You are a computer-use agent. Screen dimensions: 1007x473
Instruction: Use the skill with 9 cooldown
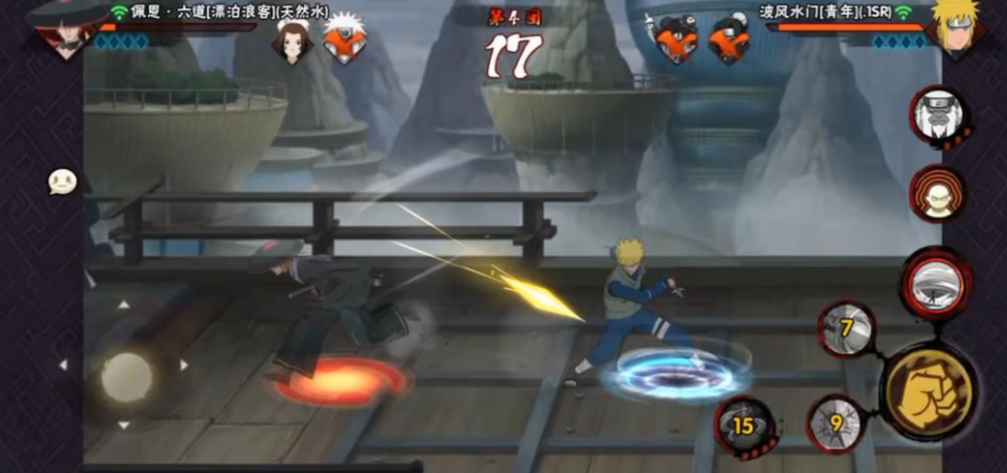click(835, 421)
